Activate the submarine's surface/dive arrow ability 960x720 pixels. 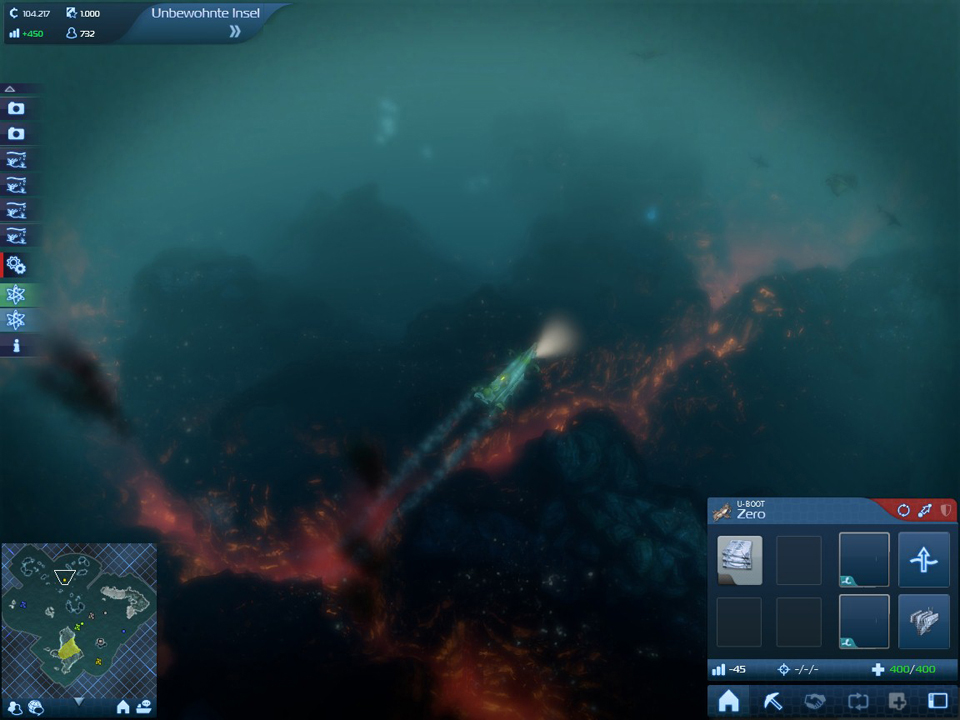[x=923, y=560]
